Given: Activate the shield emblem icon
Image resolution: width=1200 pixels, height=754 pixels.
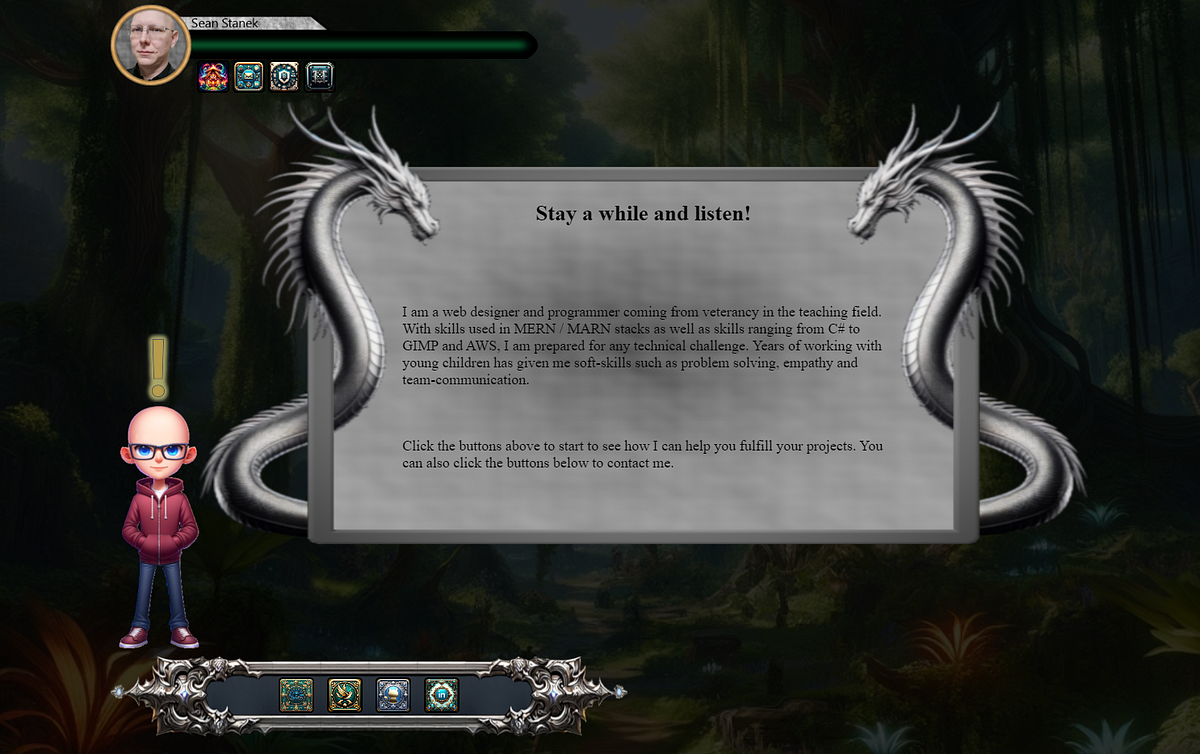Looking at the screenshot, I should tap(284, 77).
